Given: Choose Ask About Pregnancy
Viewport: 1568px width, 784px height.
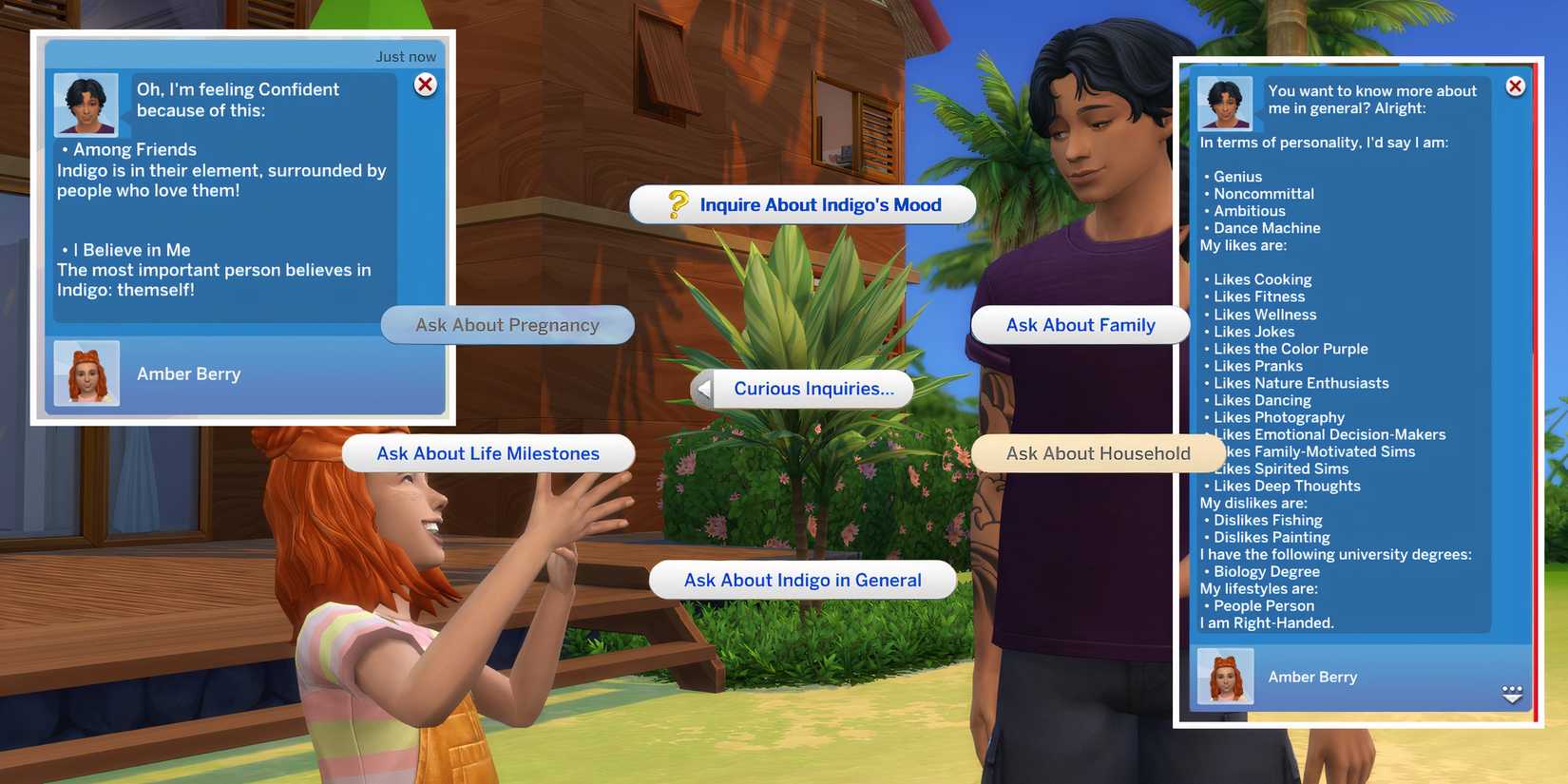Looking at the screenshot, I should [x=507, y=324].
